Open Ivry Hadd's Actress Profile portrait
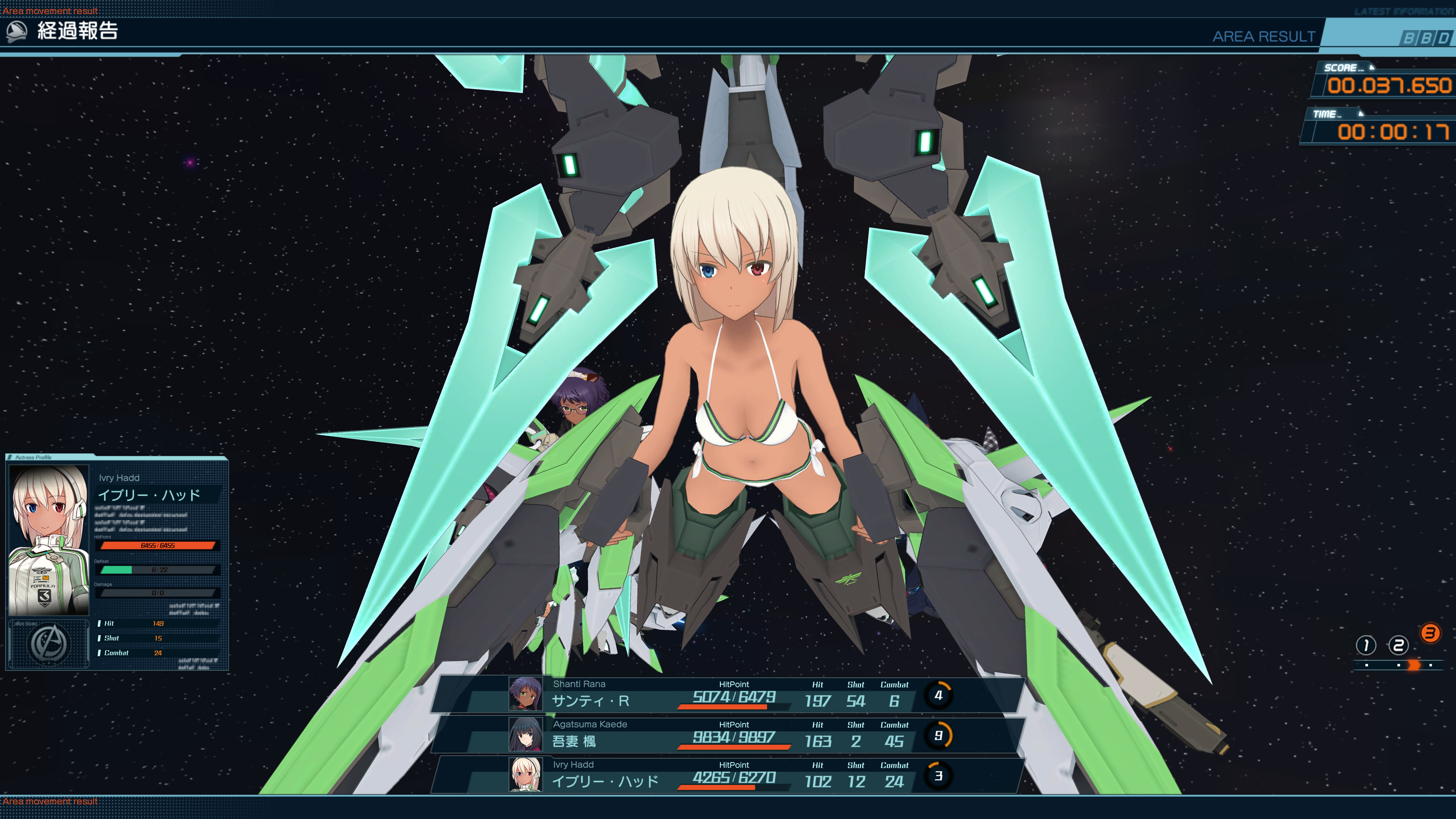This screenshot has height=819, width=1456. tap(49, 539)
